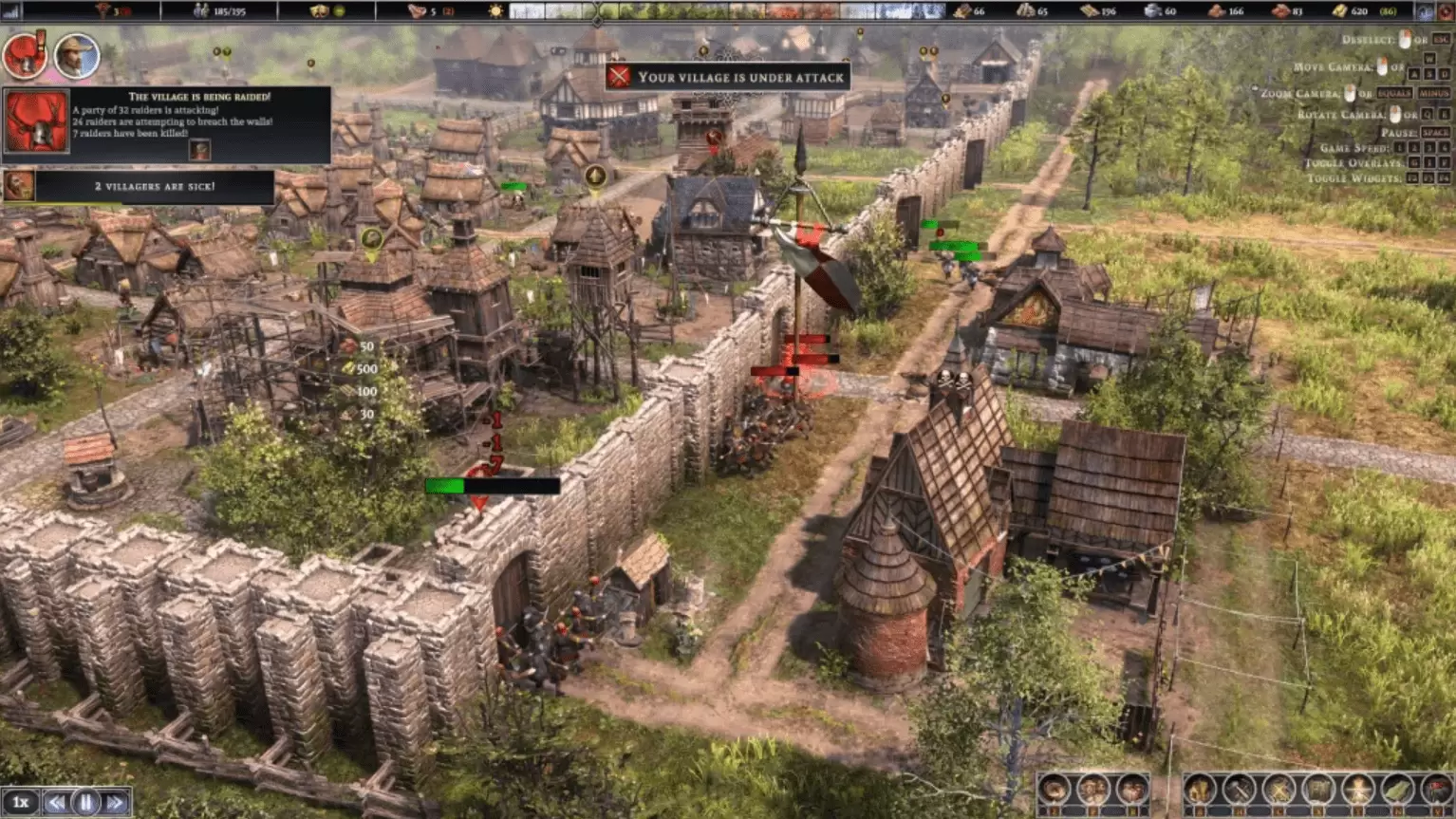Click the small raider portrait in raid notification
1456x819 pixels.
click(x=199, y=150)
